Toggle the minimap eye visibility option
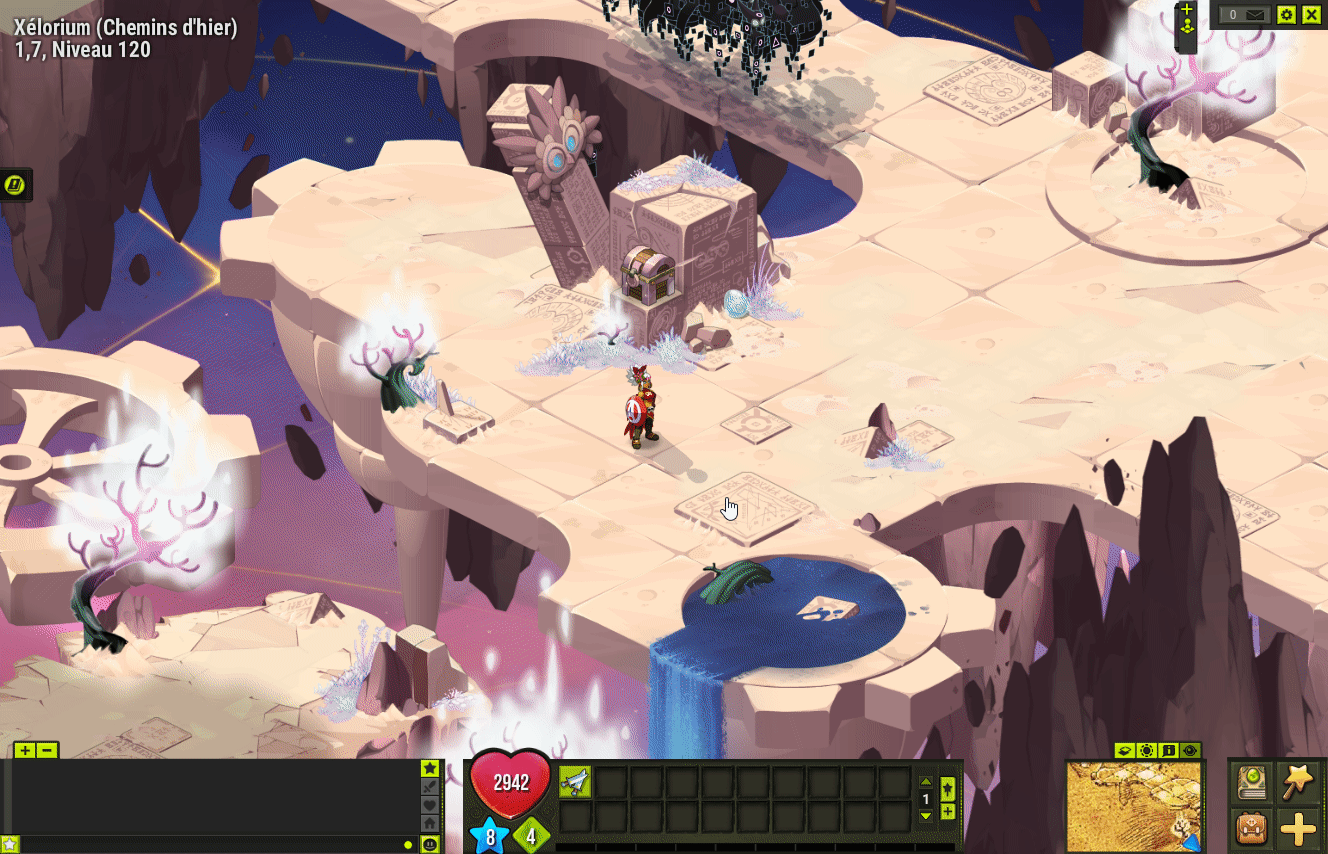The height and width of the screenshot is (854, 1328). tap(1190, 750)
